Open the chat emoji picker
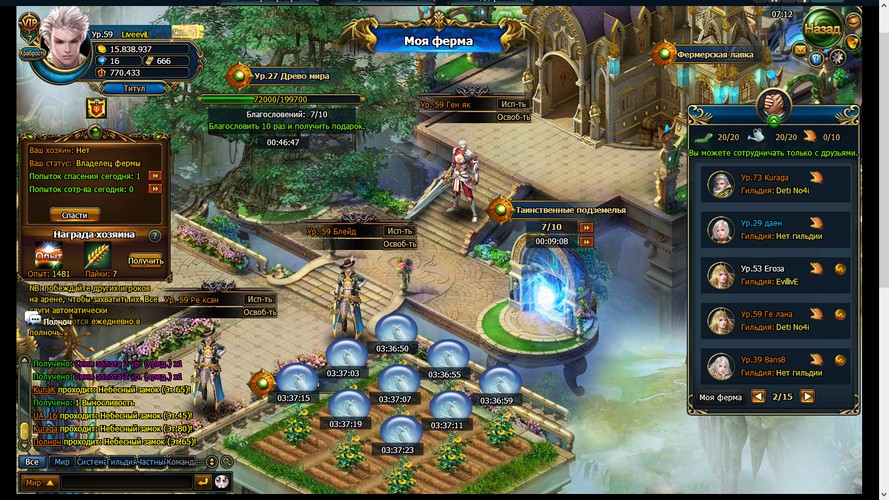 click(222, 482)
